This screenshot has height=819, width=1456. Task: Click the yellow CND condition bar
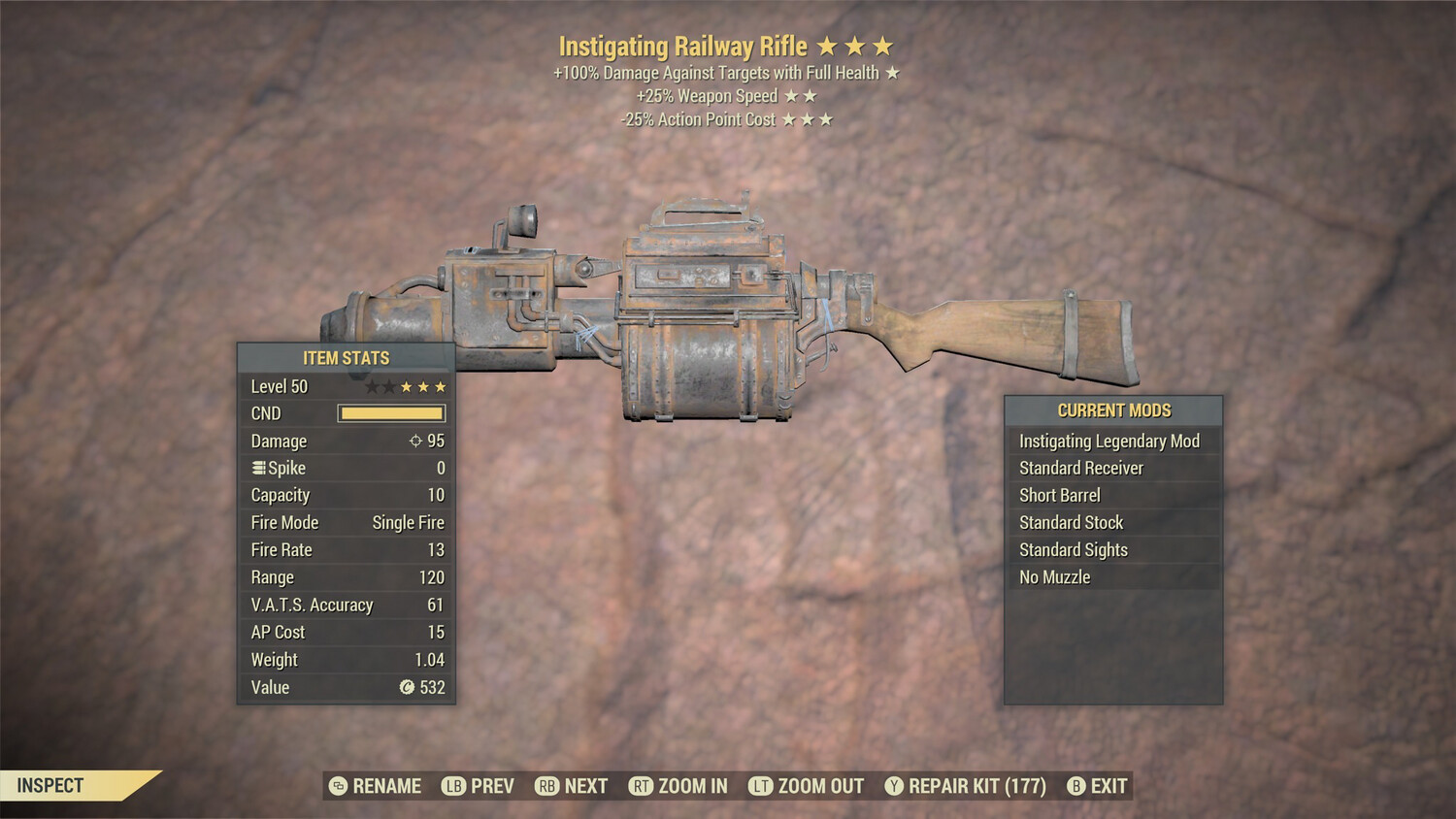click(x=392, y=412)
